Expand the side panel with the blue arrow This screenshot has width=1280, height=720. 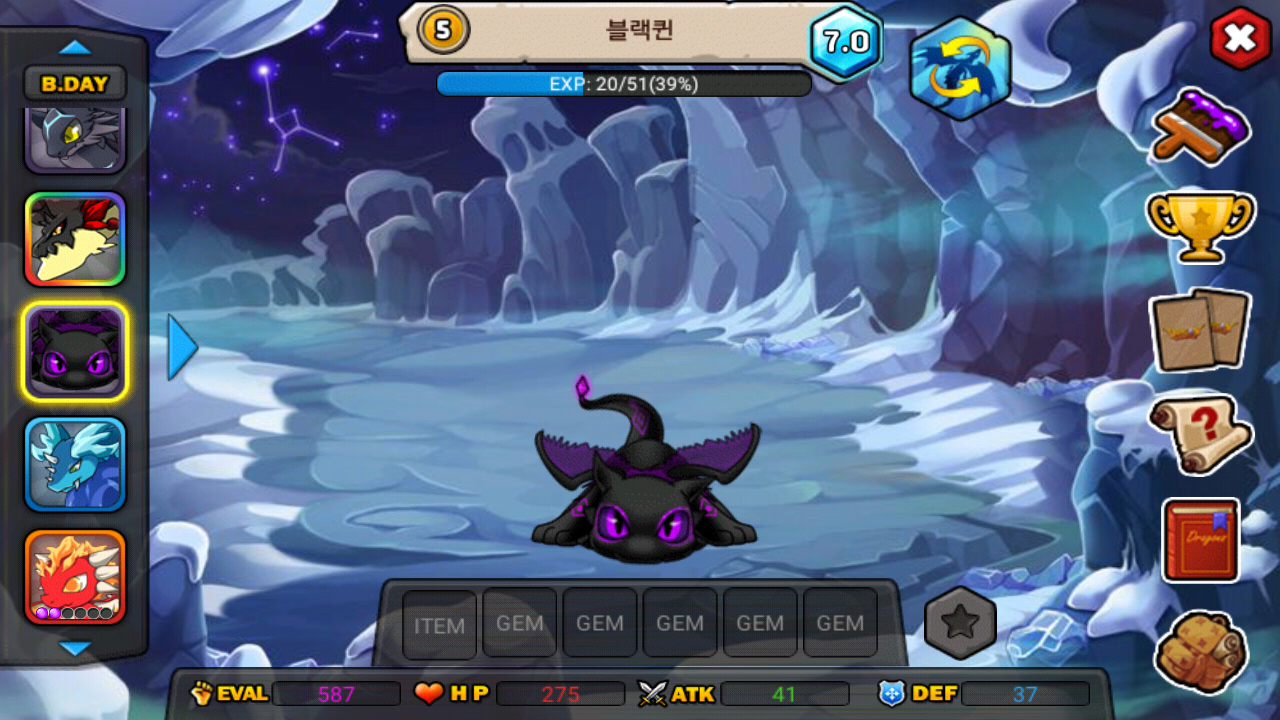point(181,347)
